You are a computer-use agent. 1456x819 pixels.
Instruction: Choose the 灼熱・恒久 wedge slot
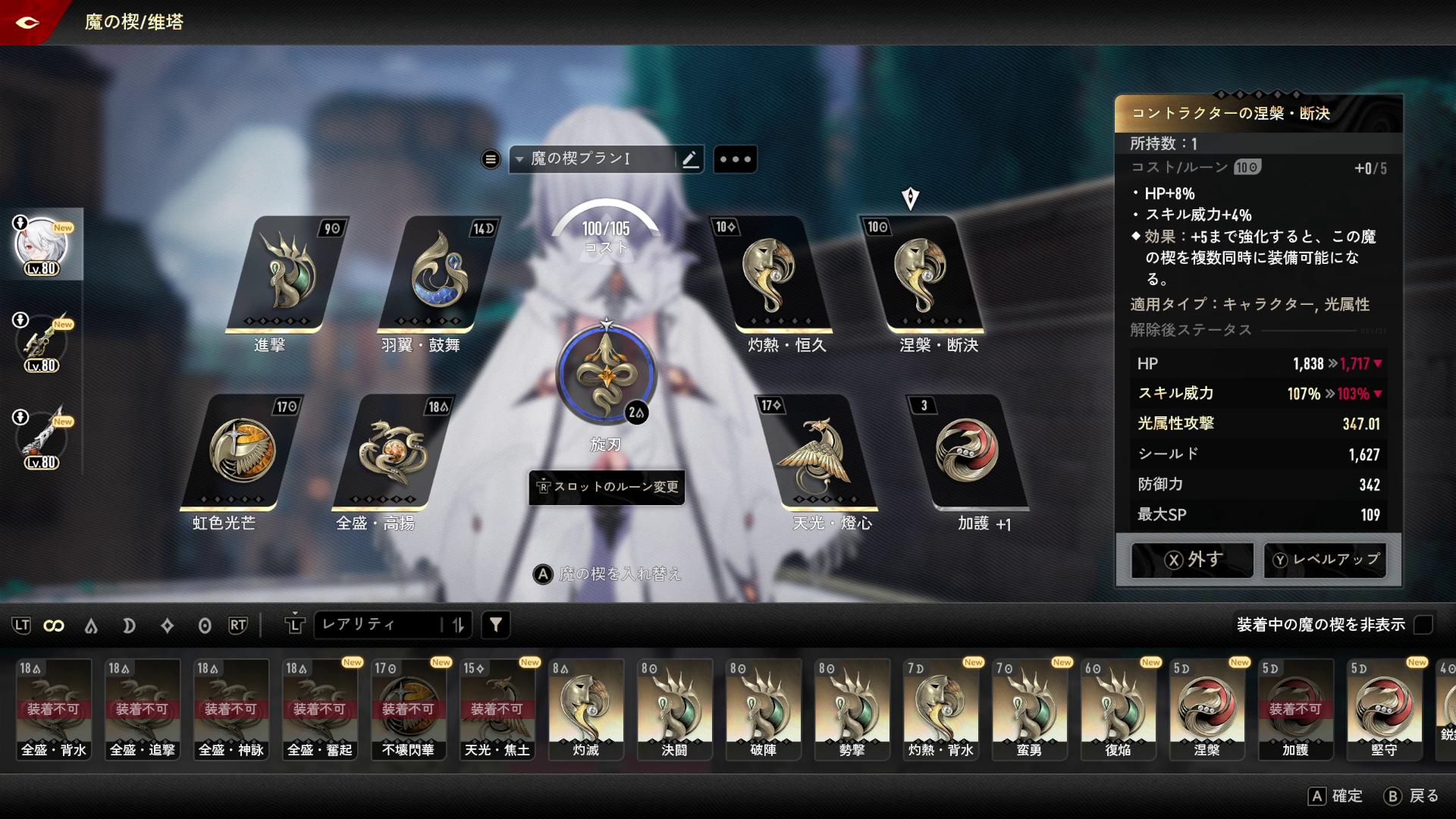click(770, 275)
